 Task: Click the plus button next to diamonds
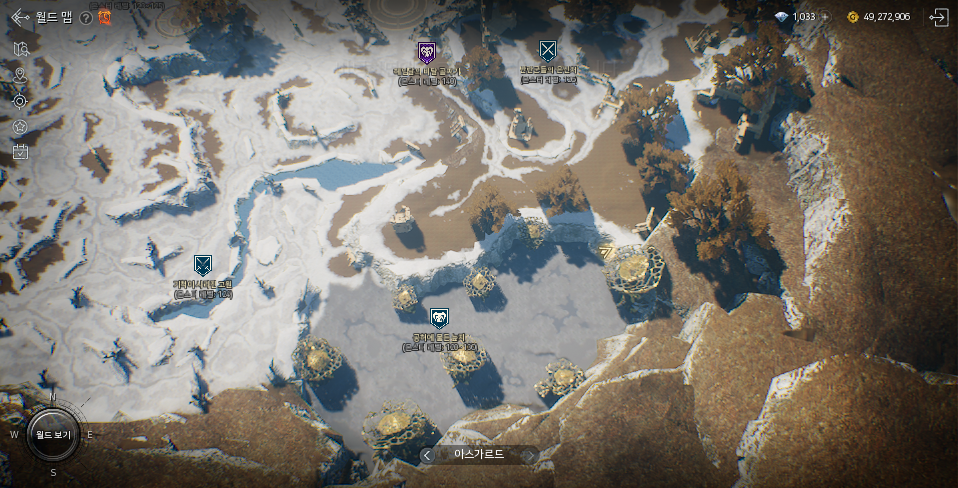pos(824,17)
